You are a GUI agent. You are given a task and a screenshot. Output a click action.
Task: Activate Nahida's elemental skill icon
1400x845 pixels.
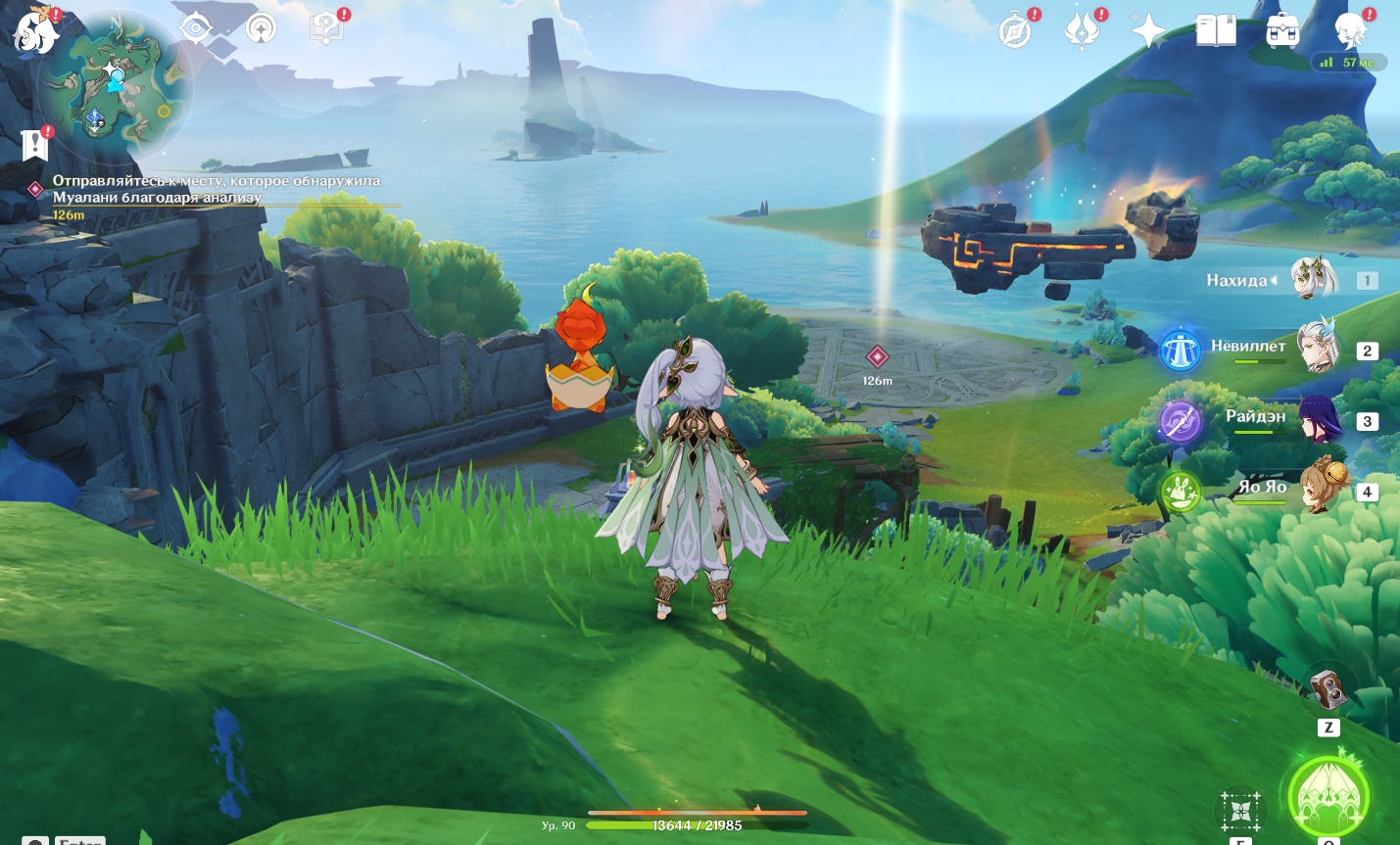coord(1240,811)
